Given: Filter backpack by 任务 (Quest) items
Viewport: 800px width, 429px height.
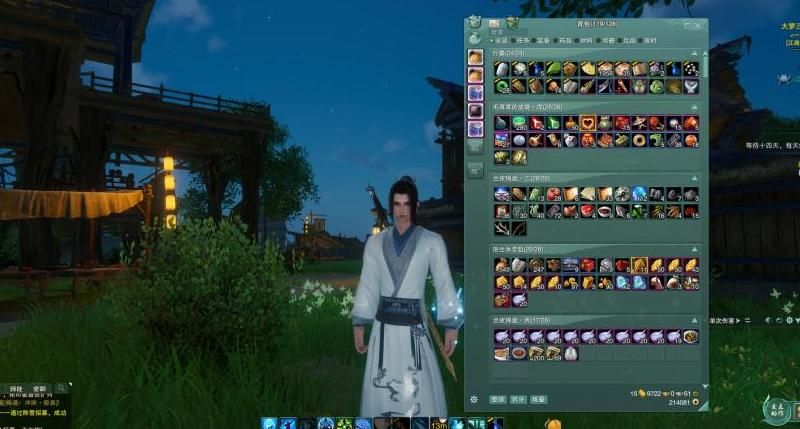Looking at the screenshot, I should pos(521,40).
